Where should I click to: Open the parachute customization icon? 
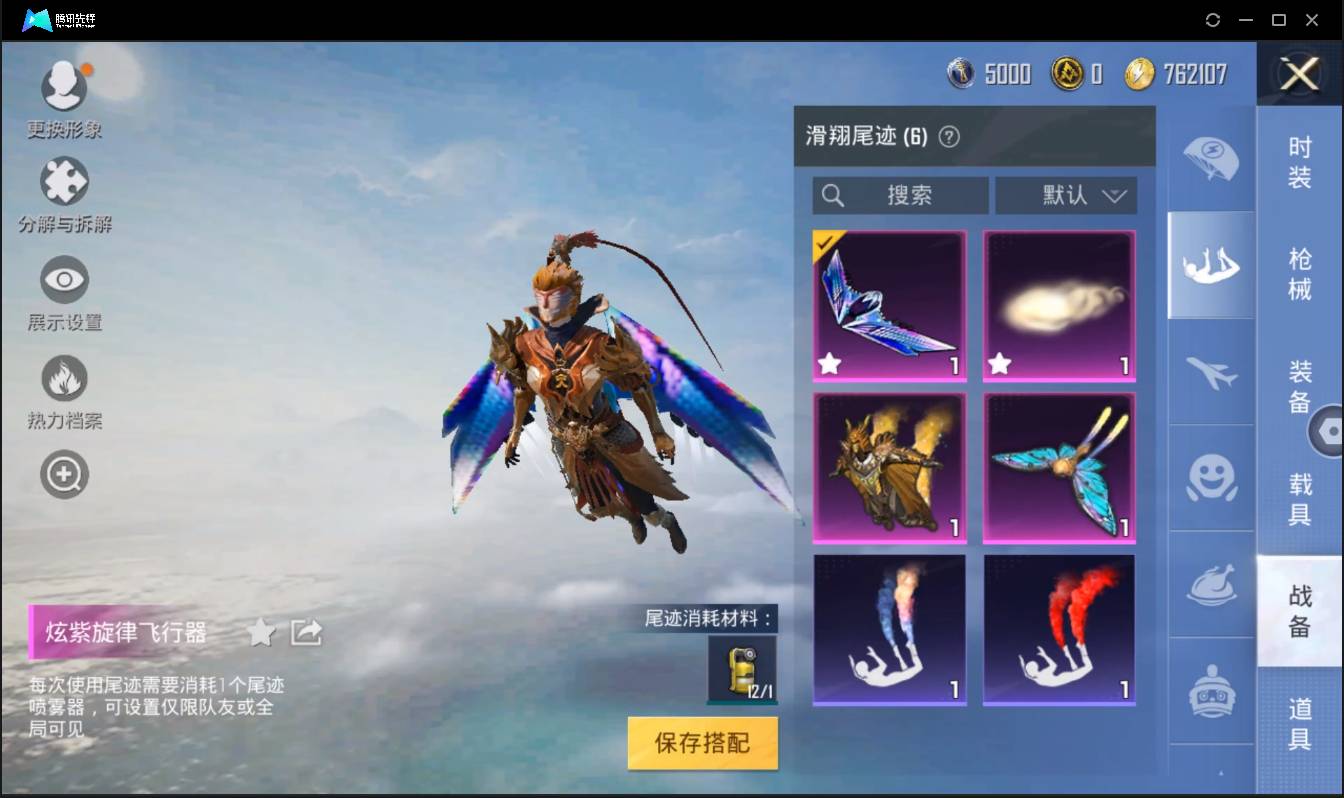pyautogui.click(x=1210, y=160)
